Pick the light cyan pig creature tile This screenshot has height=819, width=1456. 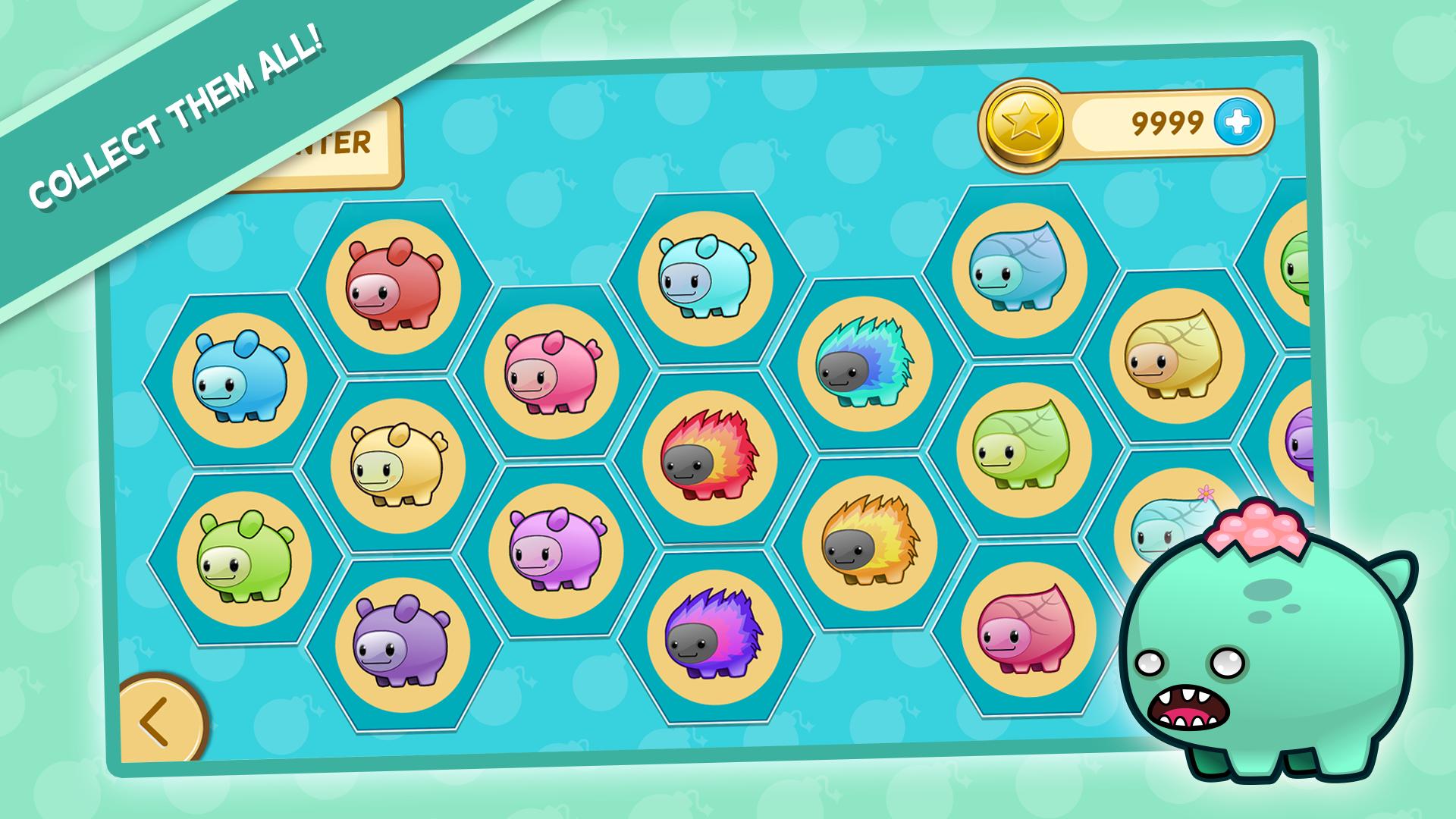[x=705, y=278]
